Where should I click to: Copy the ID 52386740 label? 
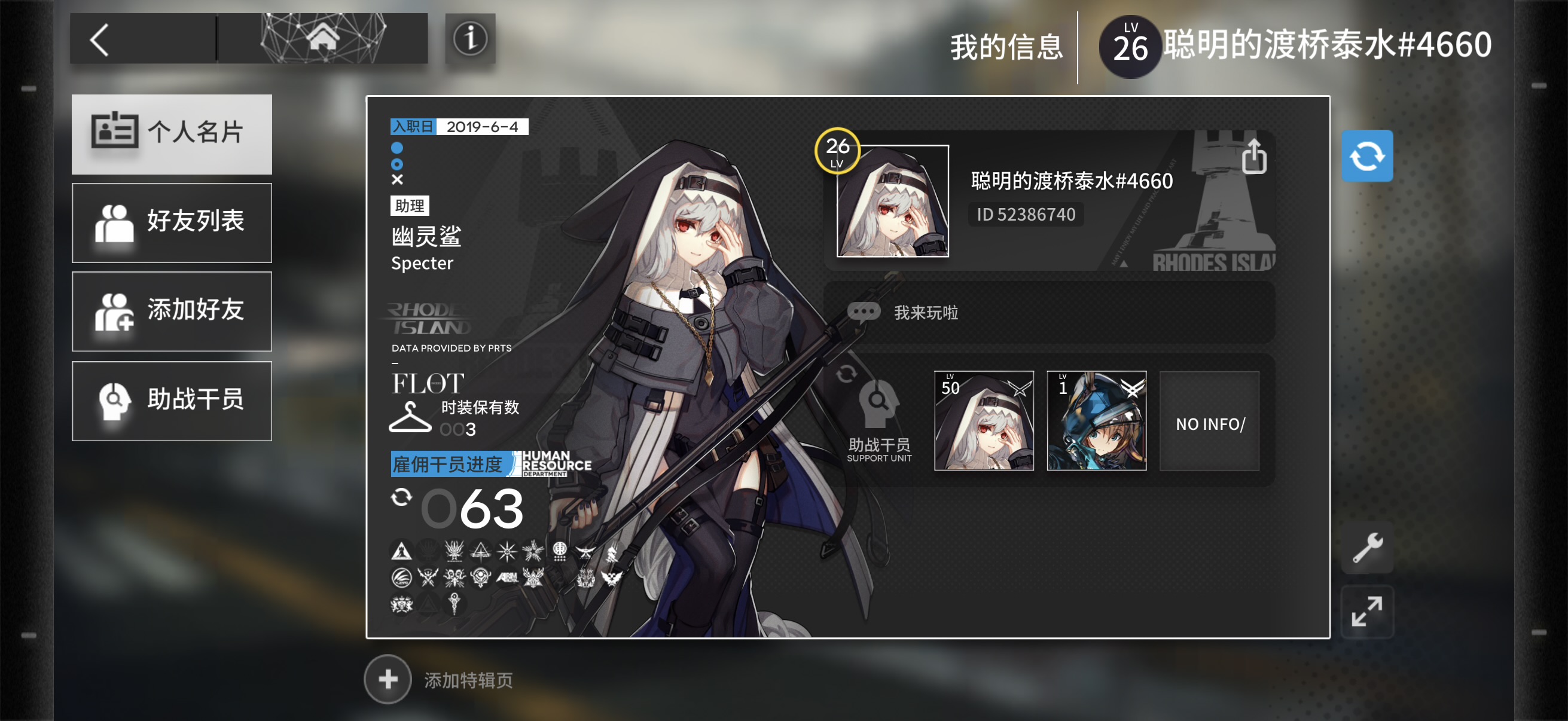(x=1026, y=215)
